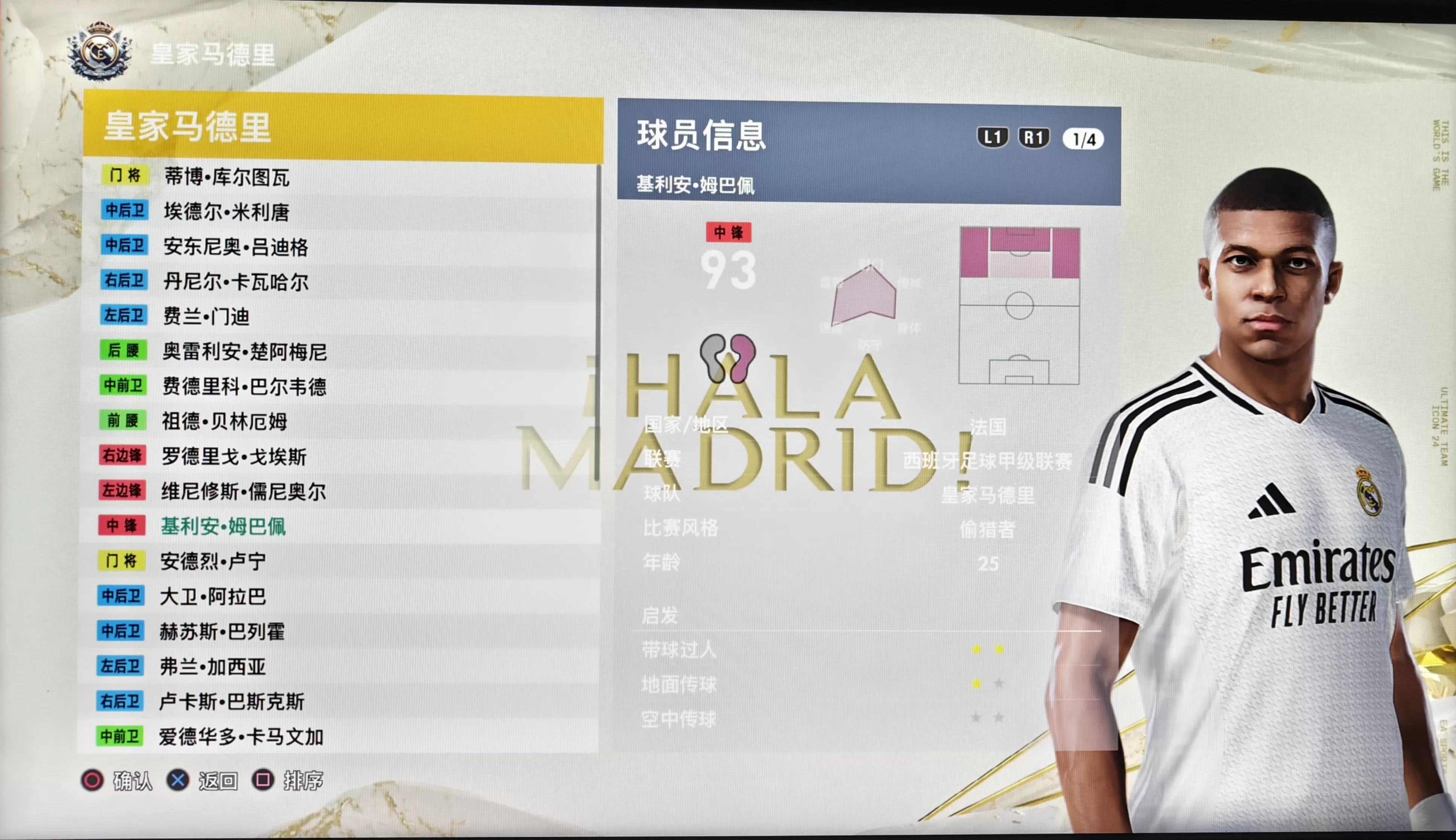This screenshot has height=840, width=1456.
Task: Choose 爱德华多•卡马文加 player row
Action: (x=241, y=737)
